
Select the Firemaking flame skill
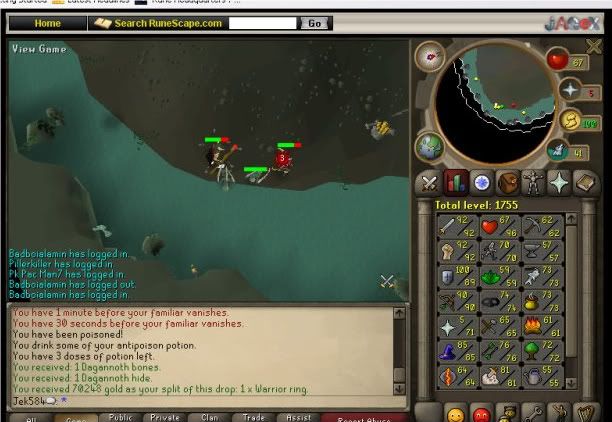[x=533, y=325]
